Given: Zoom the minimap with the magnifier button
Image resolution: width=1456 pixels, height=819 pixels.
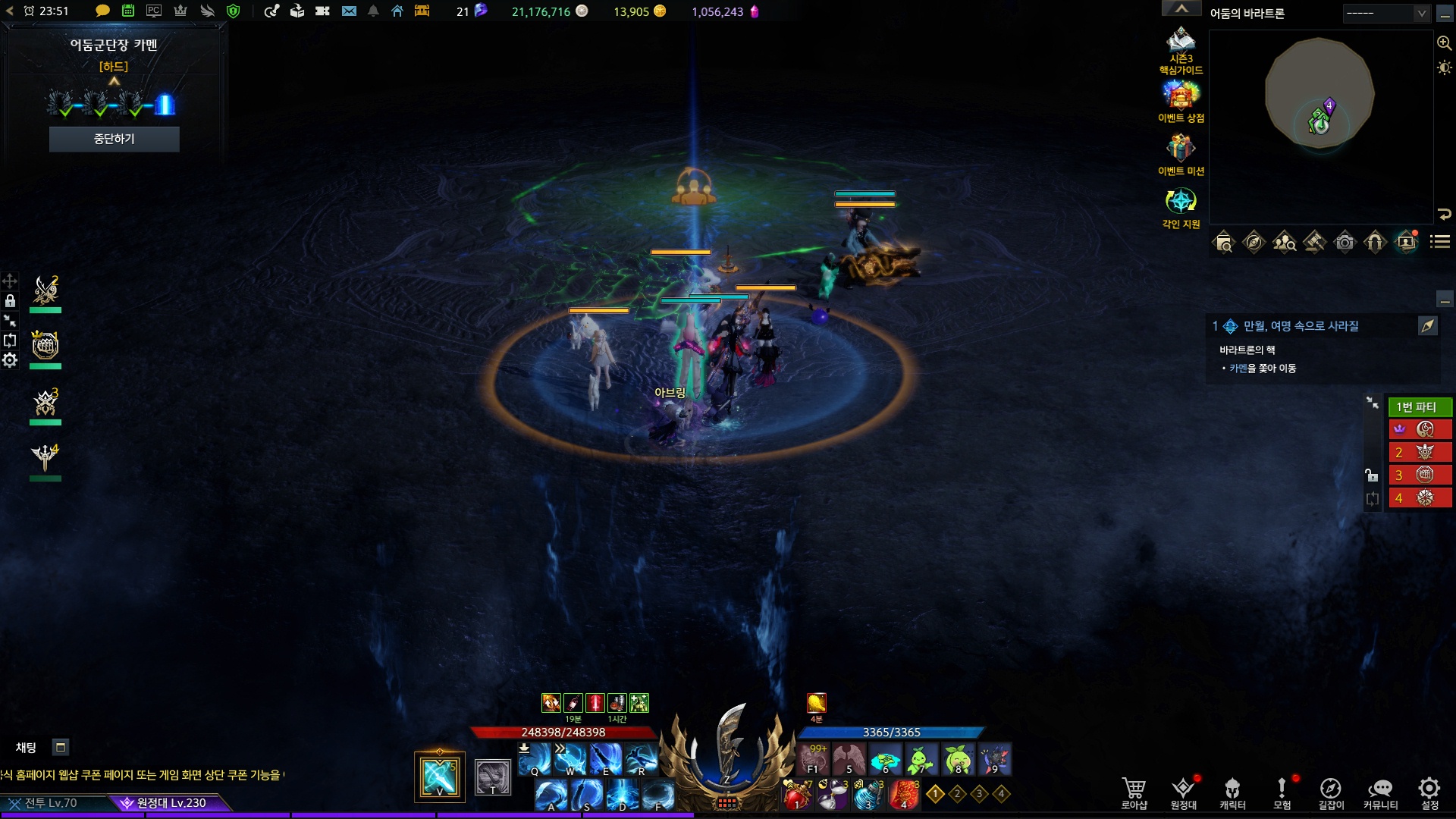Looking at the screenshot, I should click(1445, 43).
